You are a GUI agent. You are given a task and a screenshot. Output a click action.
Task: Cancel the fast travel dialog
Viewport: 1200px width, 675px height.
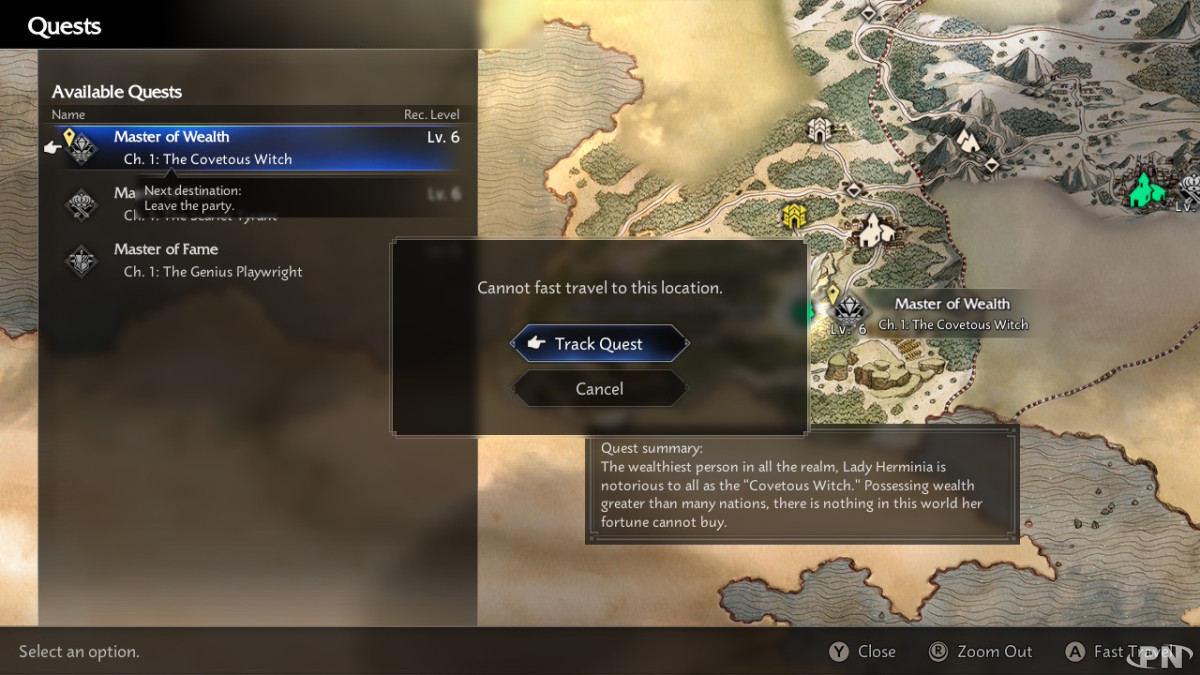599,389
